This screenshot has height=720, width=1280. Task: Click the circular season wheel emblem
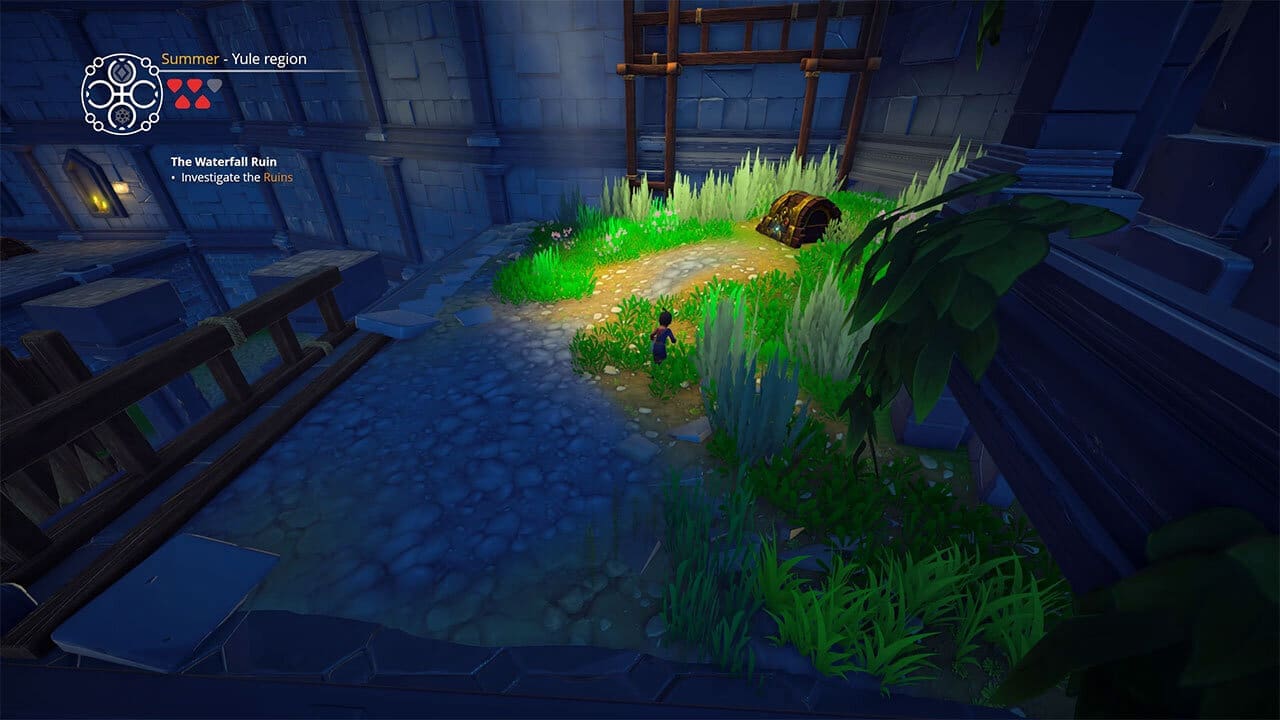pyautogui.click(x=121, y=94)
